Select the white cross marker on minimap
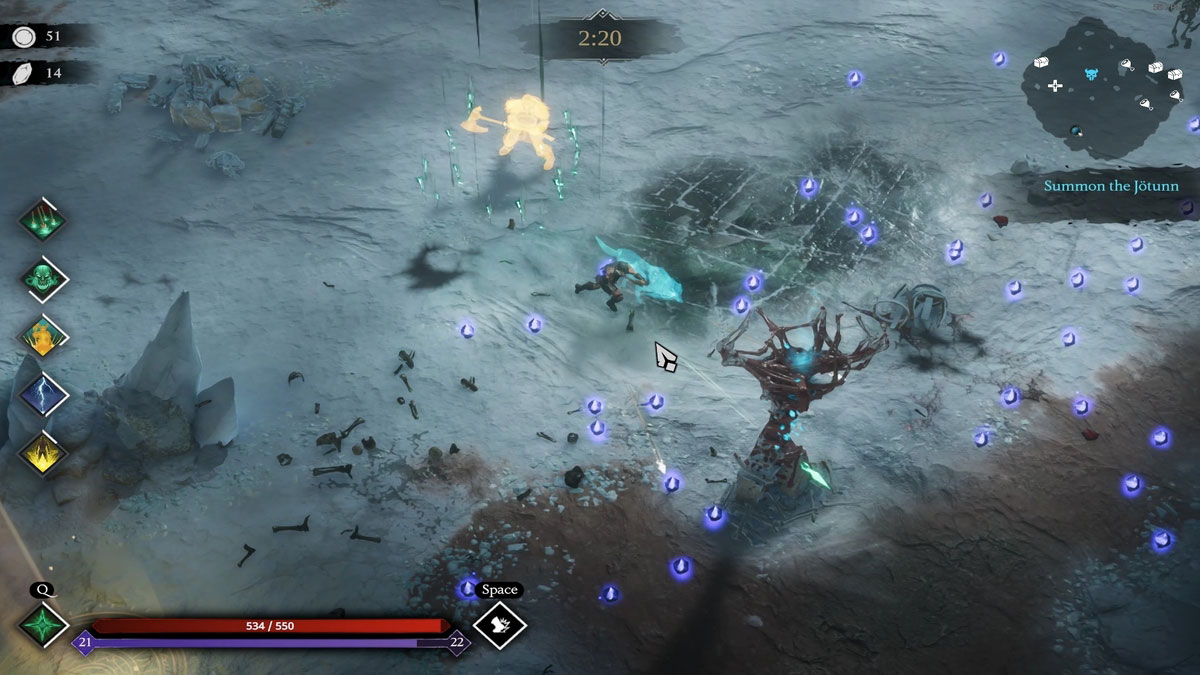The height and width of the screenshot is (675, 1200). pos(1055,86)
